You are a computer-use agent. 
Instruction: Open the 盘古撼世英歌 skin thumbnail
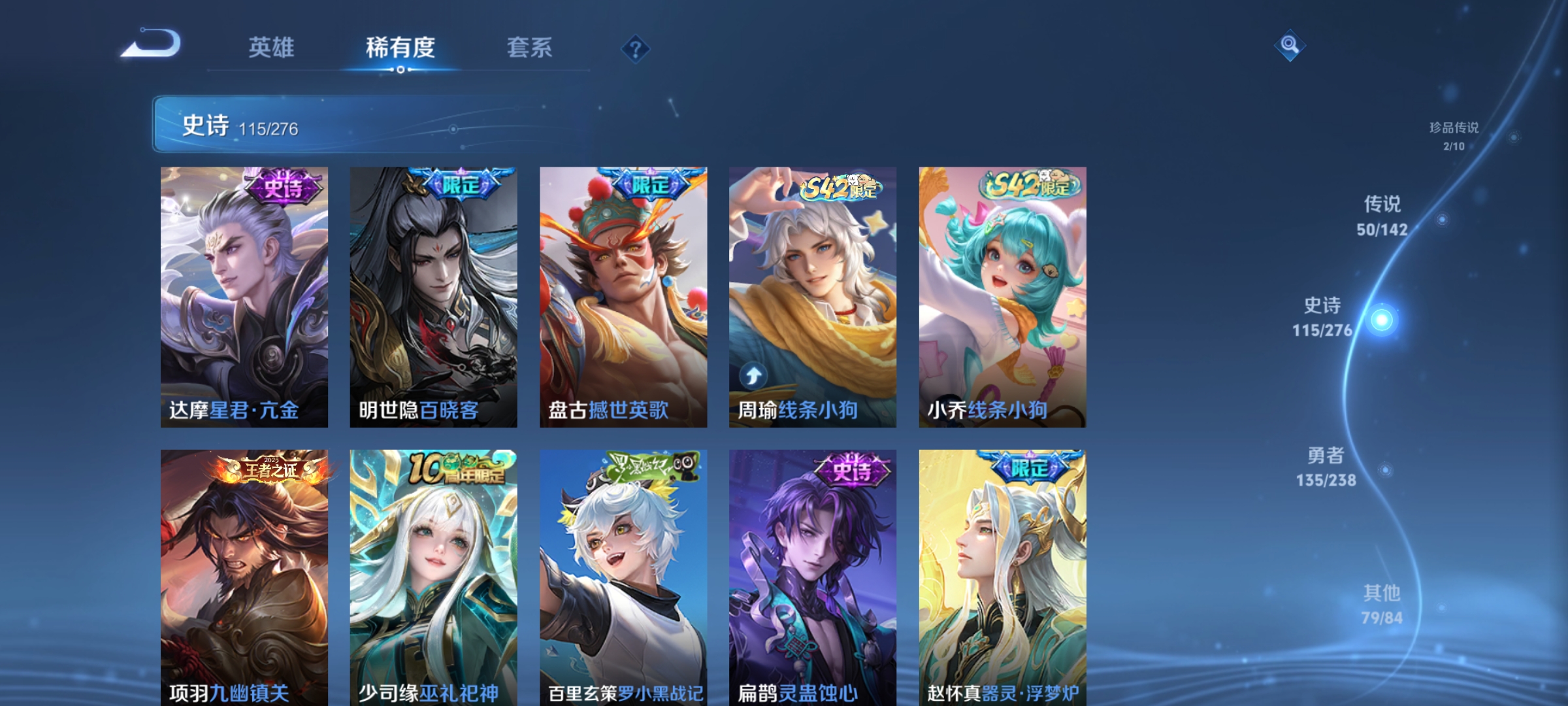point(623,294)
